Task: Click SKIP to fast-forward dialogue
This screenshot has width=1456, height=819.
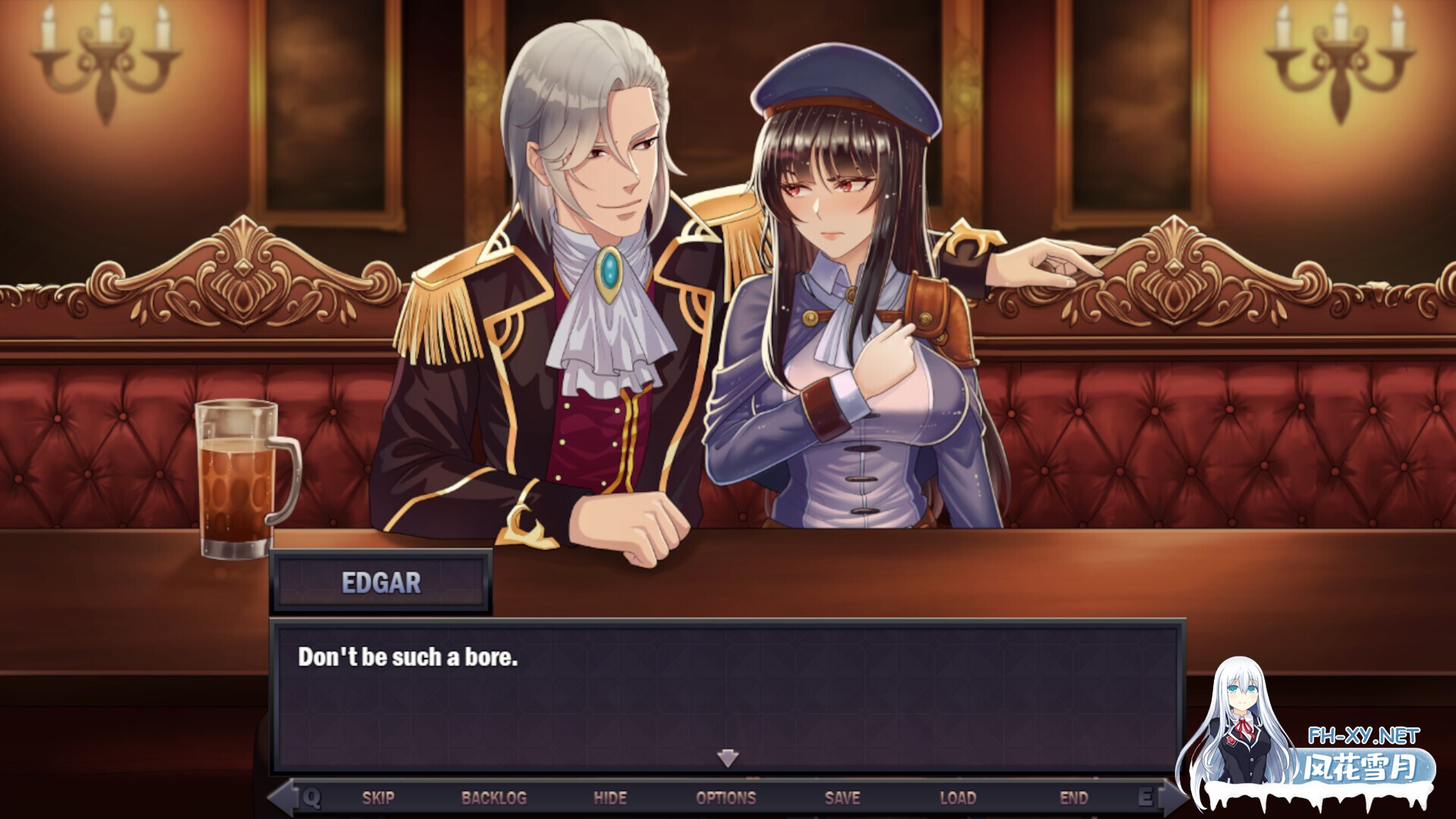Action: point(377,797)
